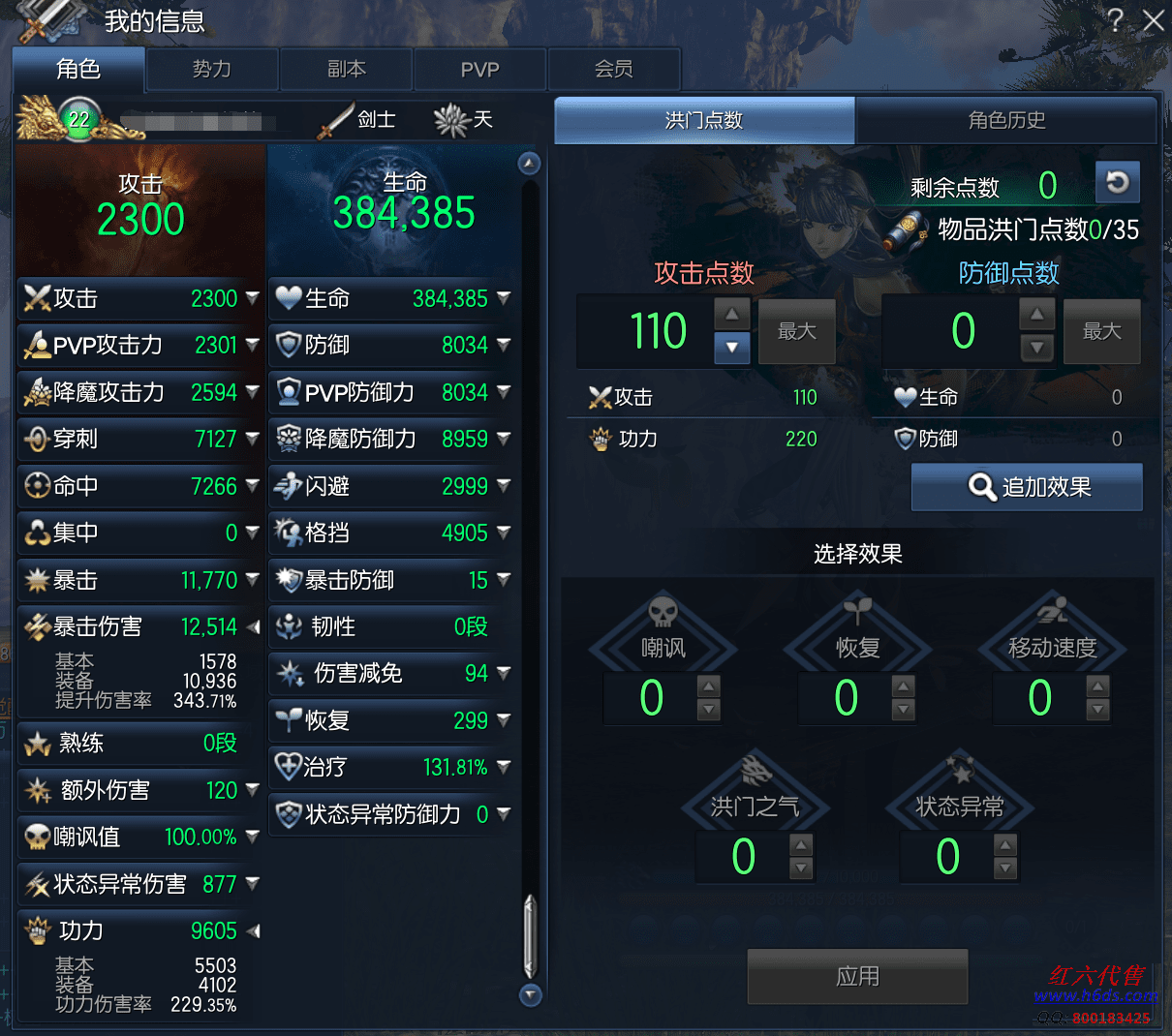Expand the 防御 stat details

[x=504, y=345]
